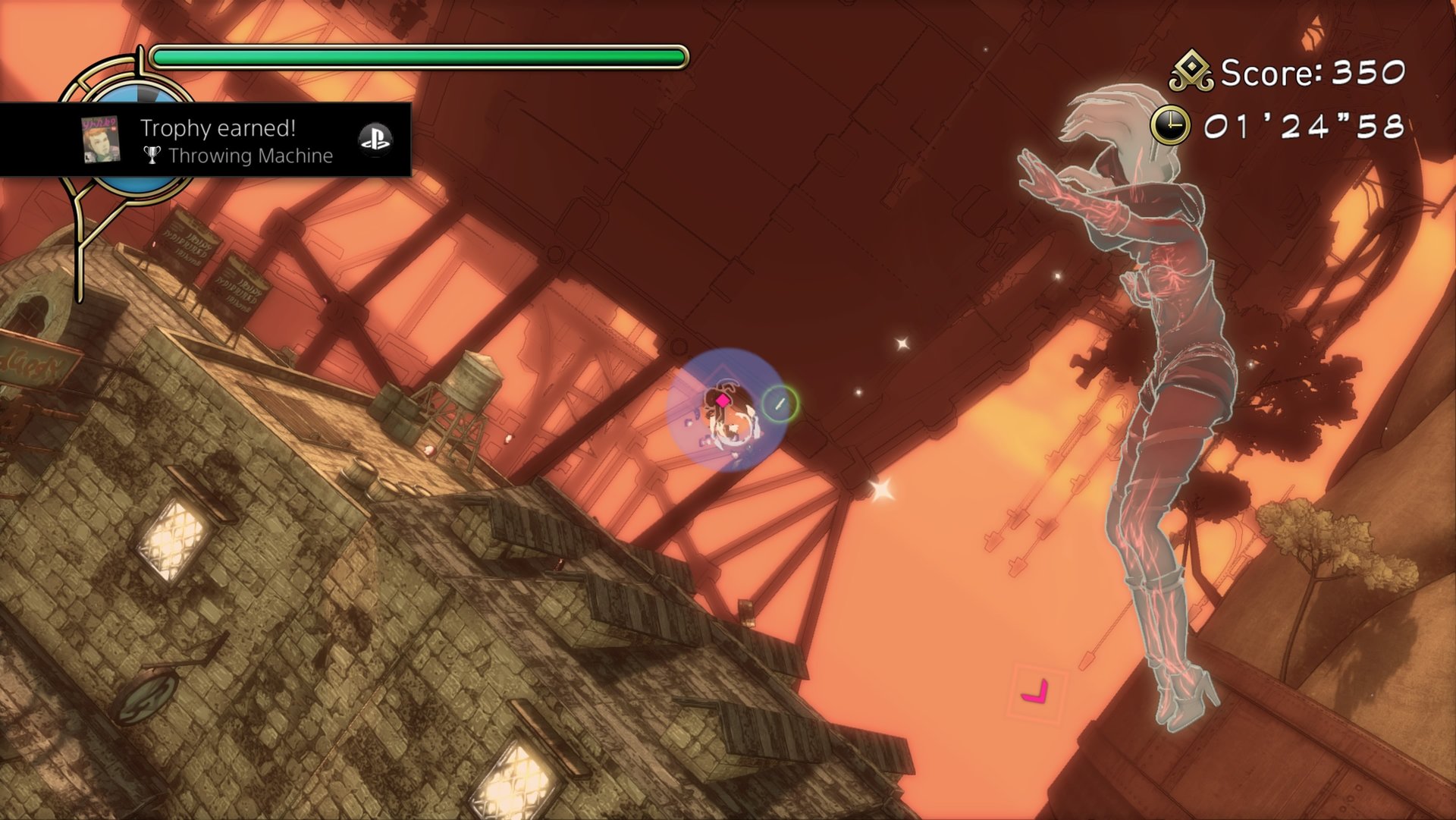
Task: Open the Throwing Machine trophy notification
Action: [235, 141]
